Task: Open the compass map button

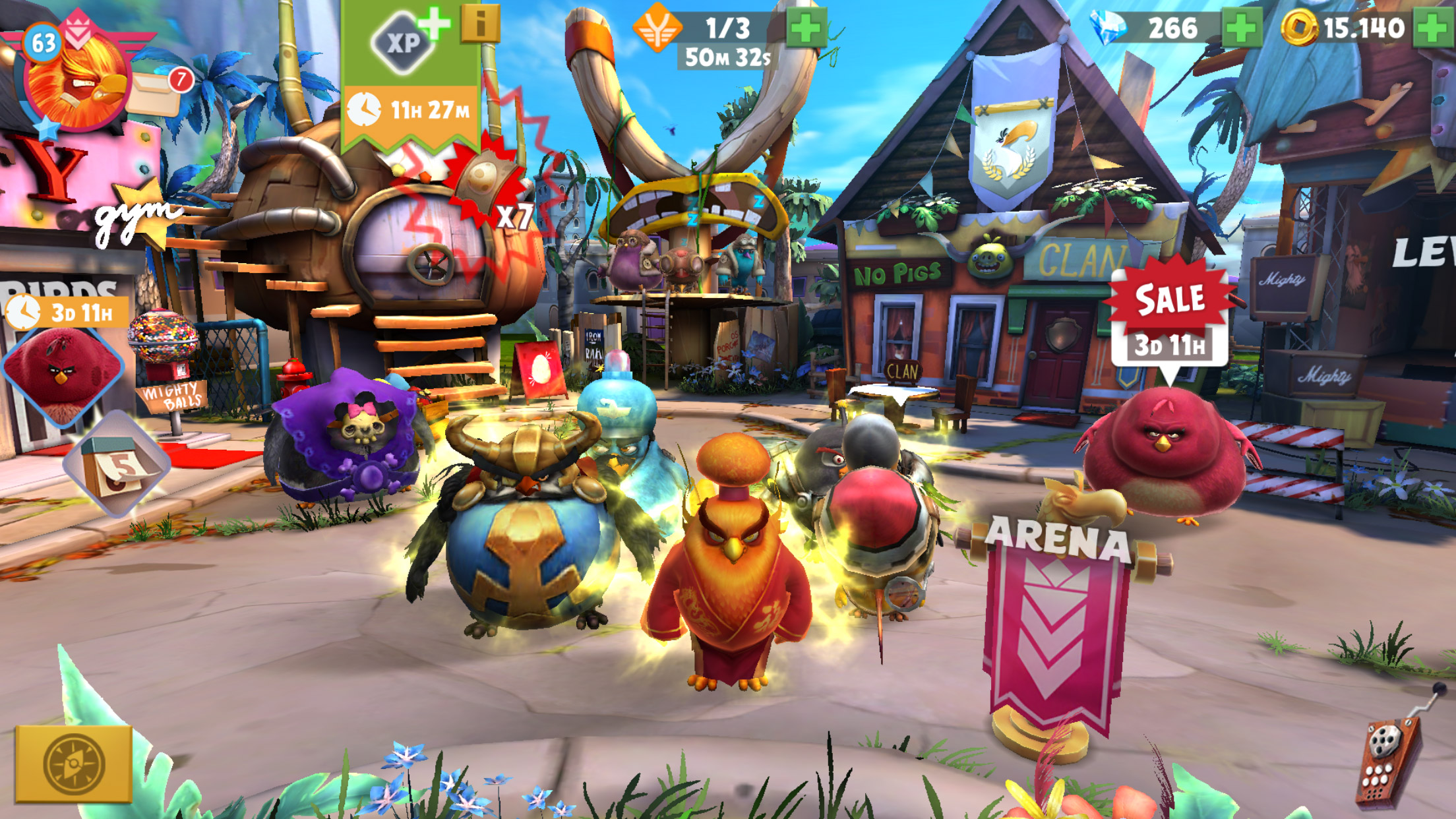Action: pyautogui.click(x=74, y=764)
